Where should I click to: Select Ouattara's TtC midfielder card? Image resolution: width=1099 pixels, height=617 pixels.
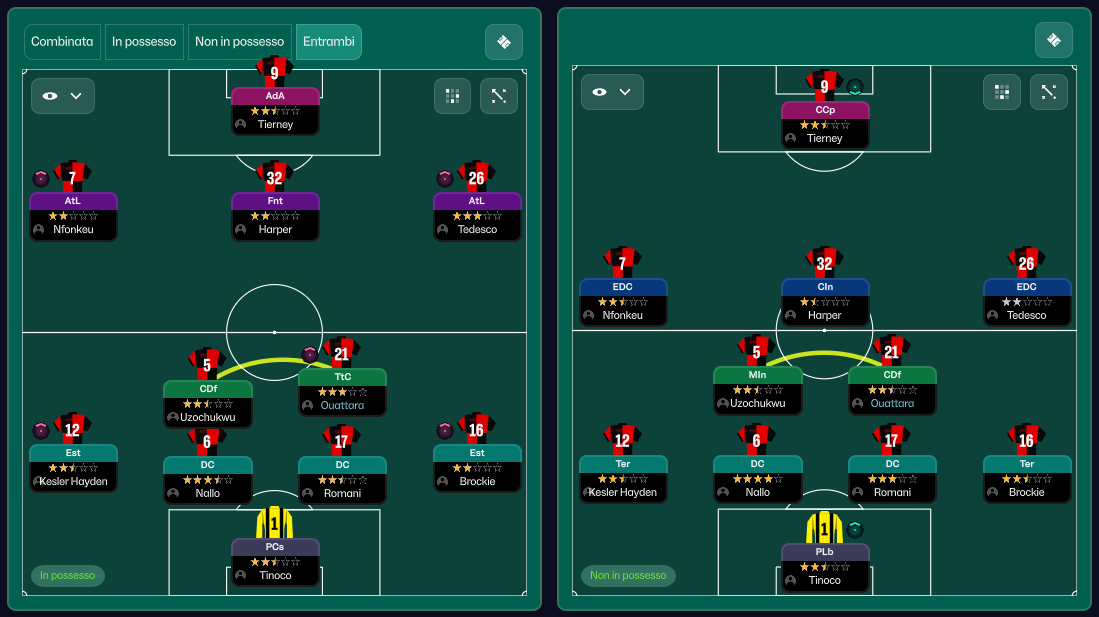pyautogui.click(x=342, y=392)
